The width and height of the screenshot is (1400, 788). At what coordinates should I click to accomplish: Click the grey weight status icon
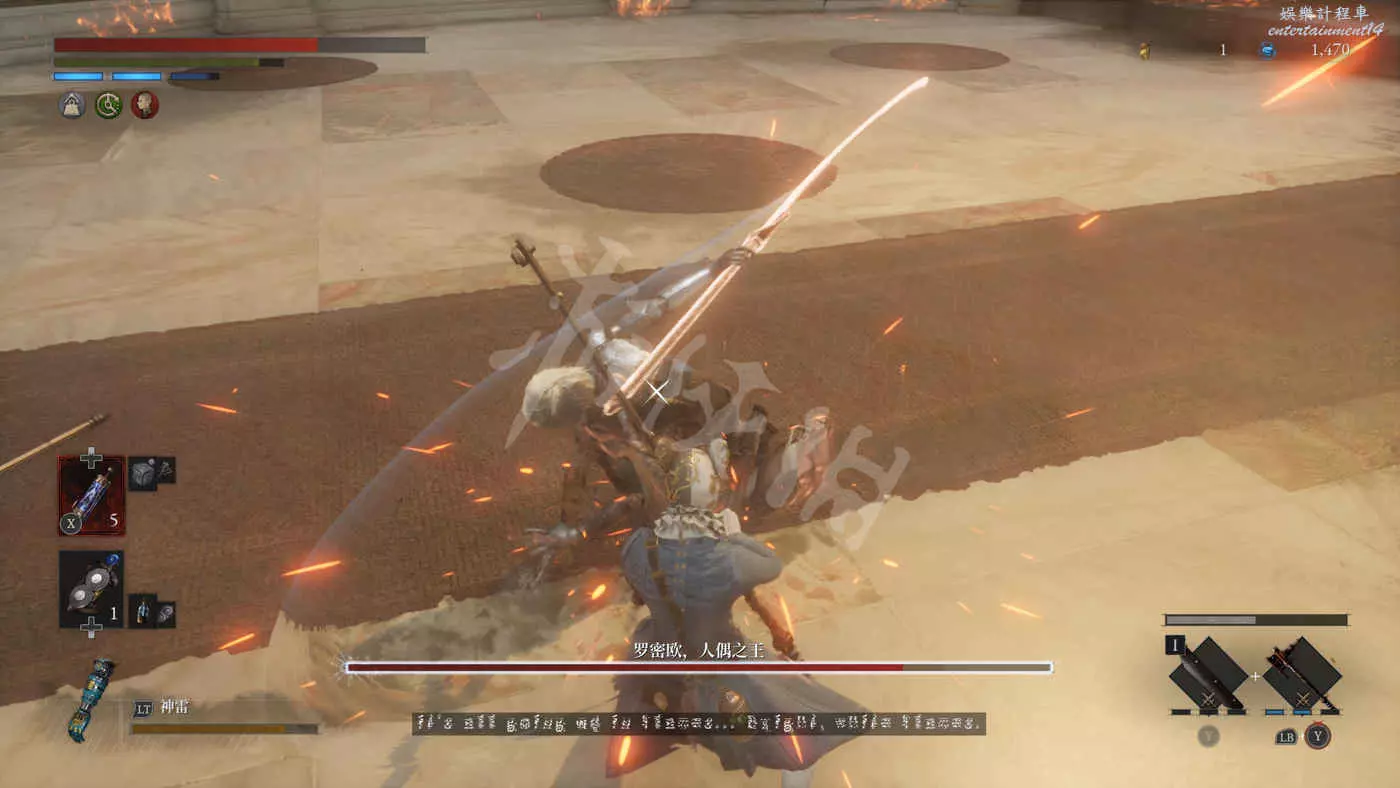pos(72,104)
